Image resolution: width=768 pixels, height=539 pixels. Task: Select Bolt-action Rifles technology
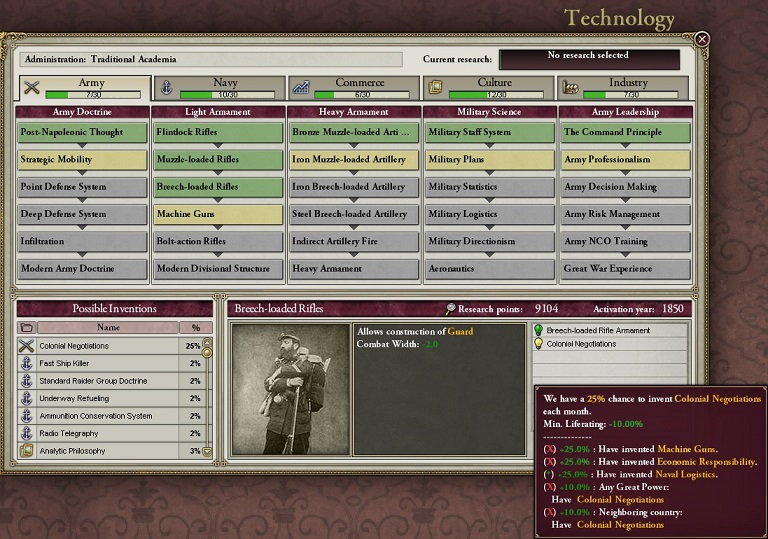219,241
